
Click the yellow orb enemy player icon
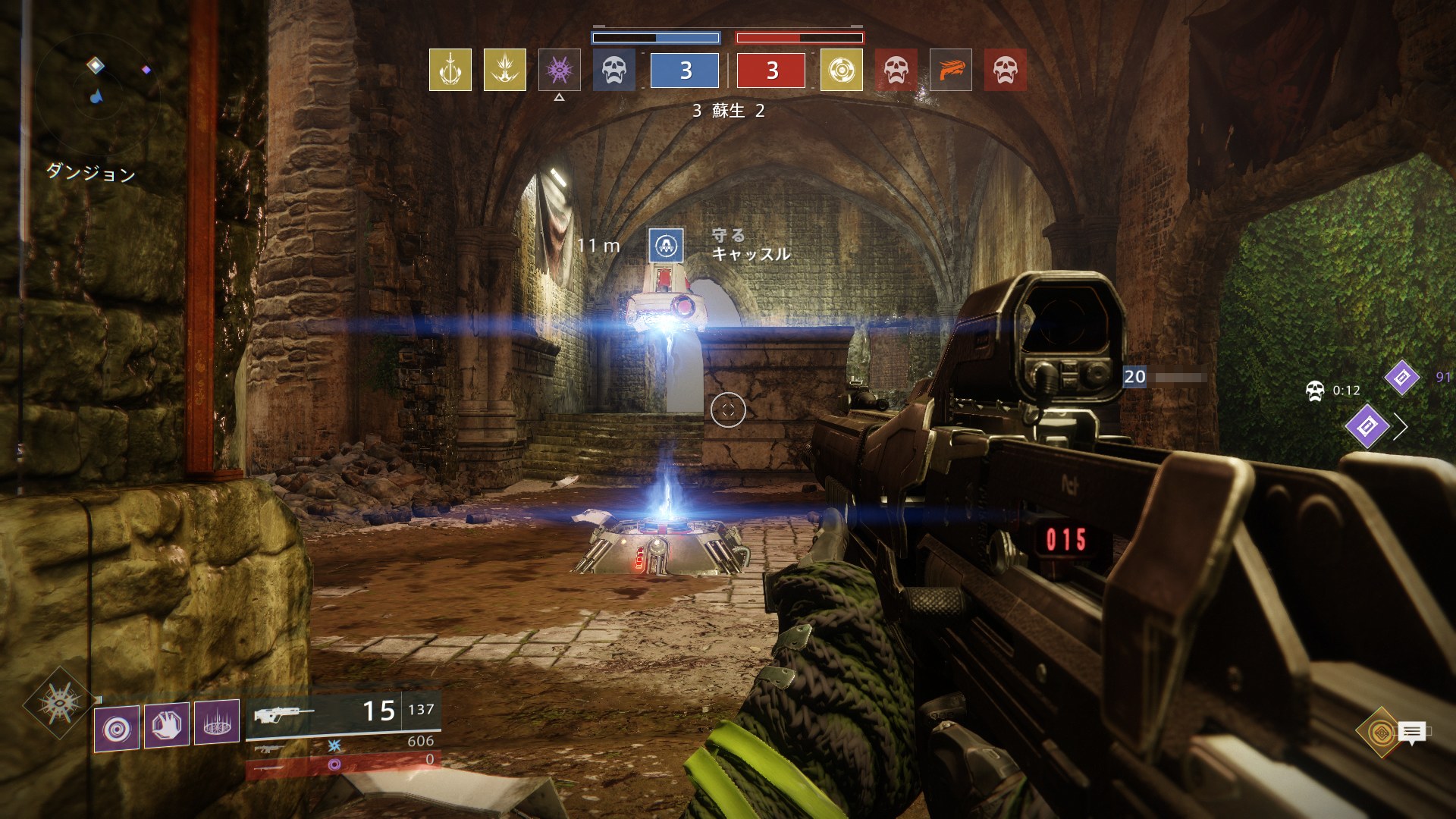pyautogui.click(x=842, y=70)
